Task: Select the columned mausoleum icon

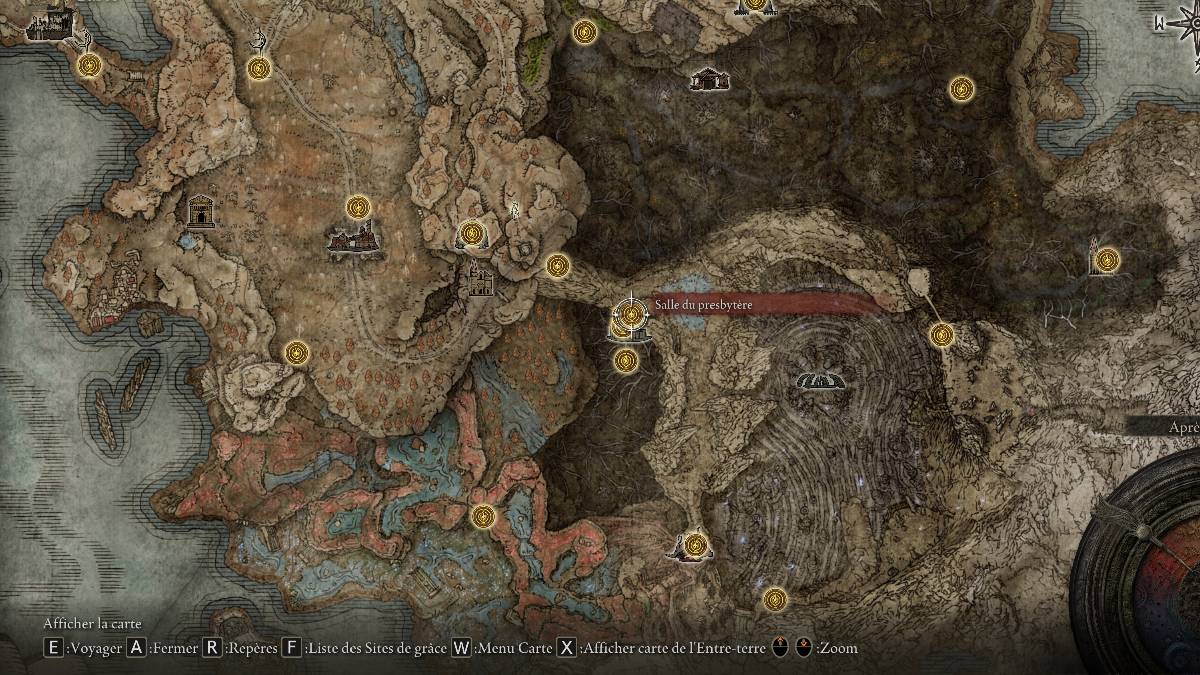Action: pyautogui.click(x=201, y=210)
